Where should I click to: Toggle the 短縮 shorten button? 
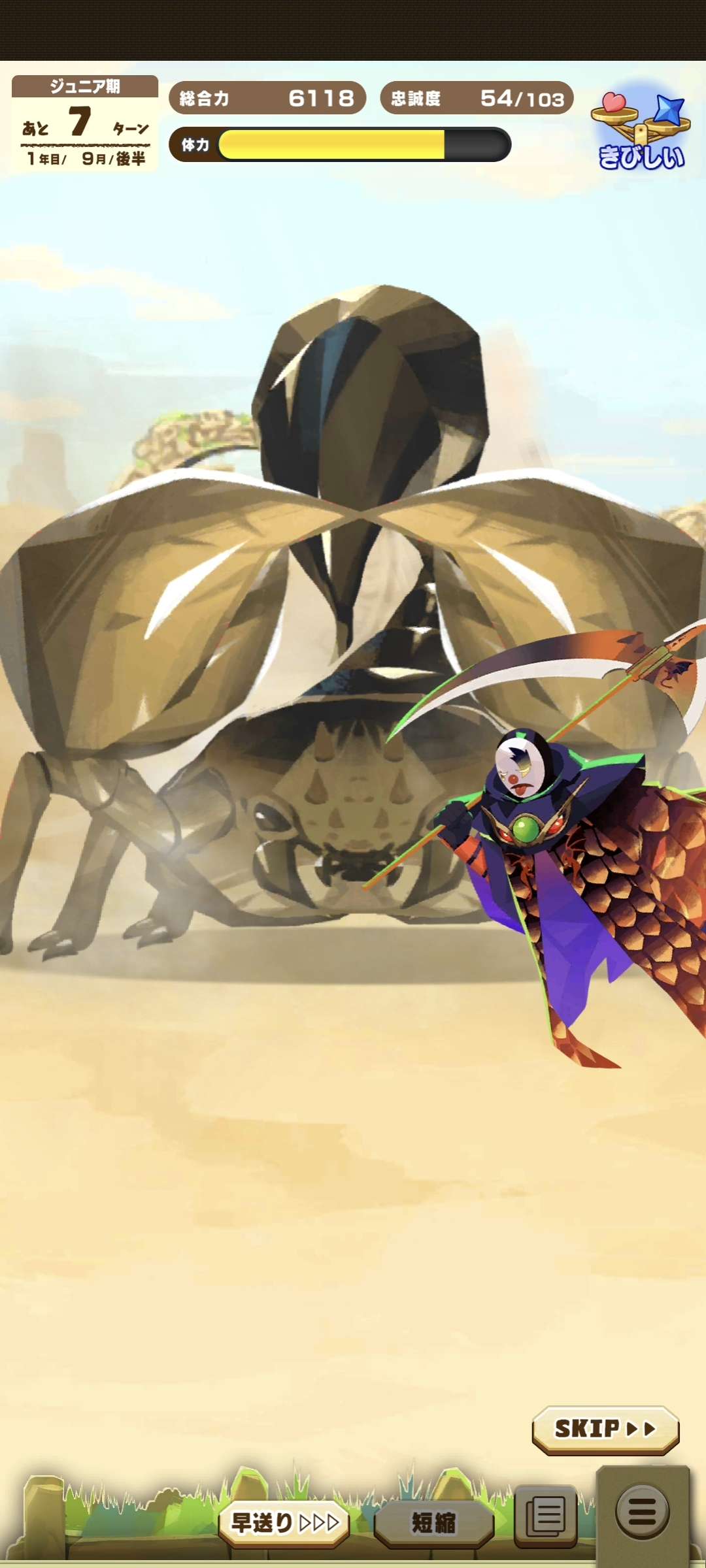click(433, 1523)
